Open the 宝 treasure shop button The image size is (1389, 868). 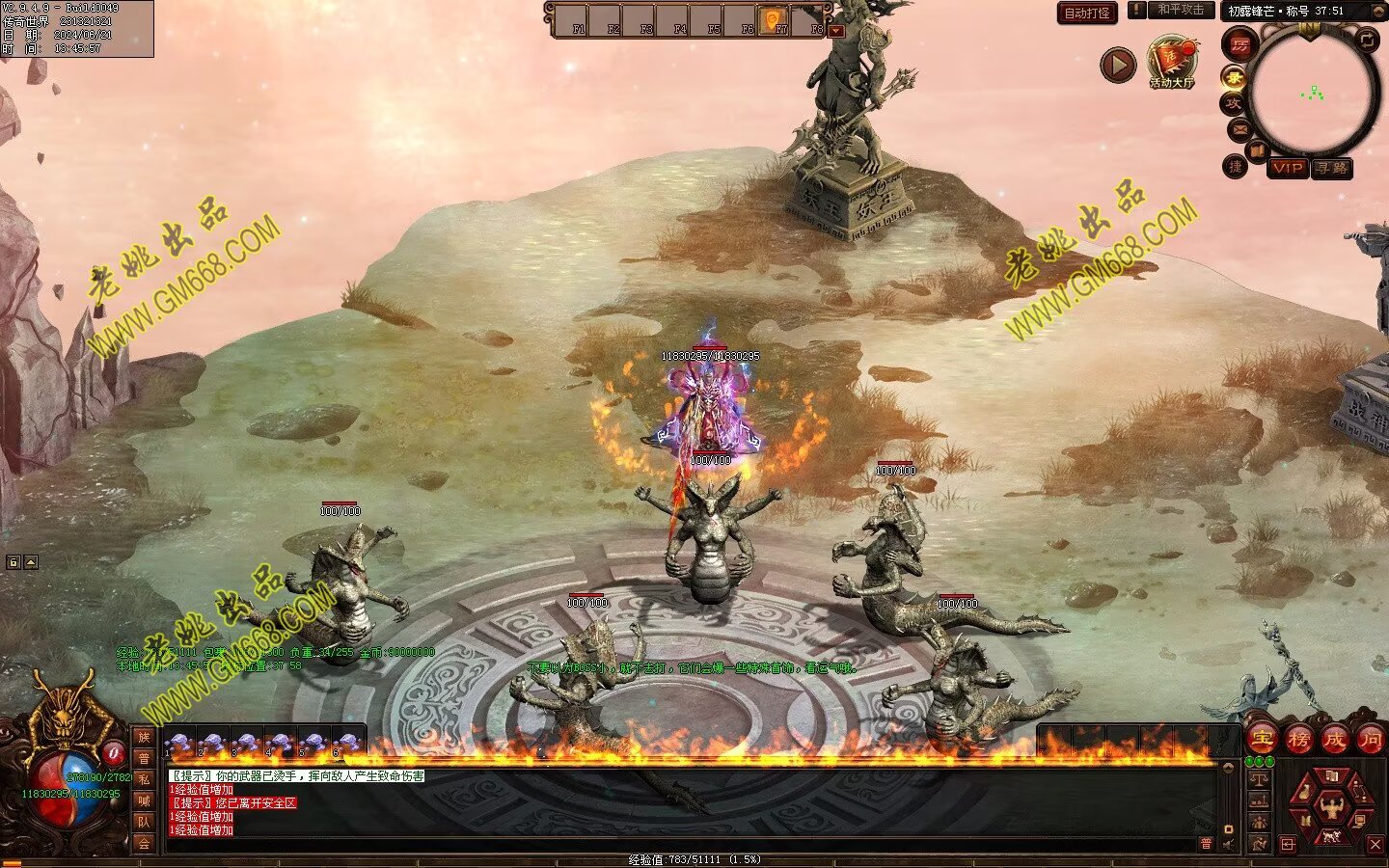(1262, 740)
